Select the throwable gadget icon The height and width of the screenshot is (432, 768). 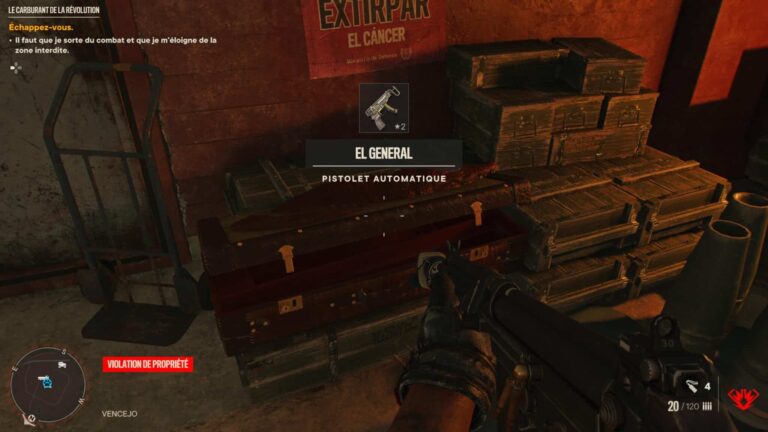click(691, 385)
